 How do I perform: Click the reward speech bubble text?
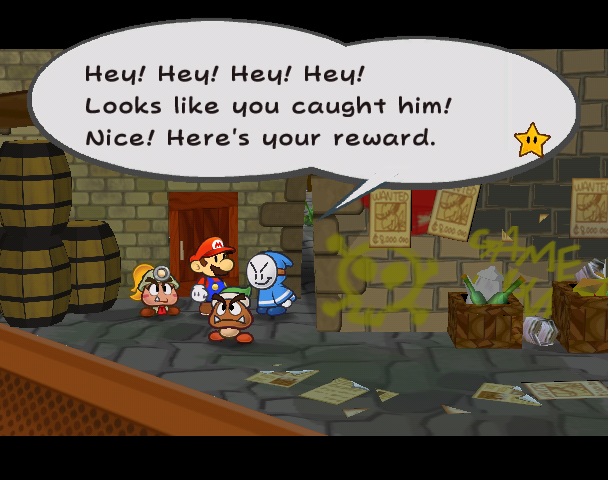coord(260,105)
